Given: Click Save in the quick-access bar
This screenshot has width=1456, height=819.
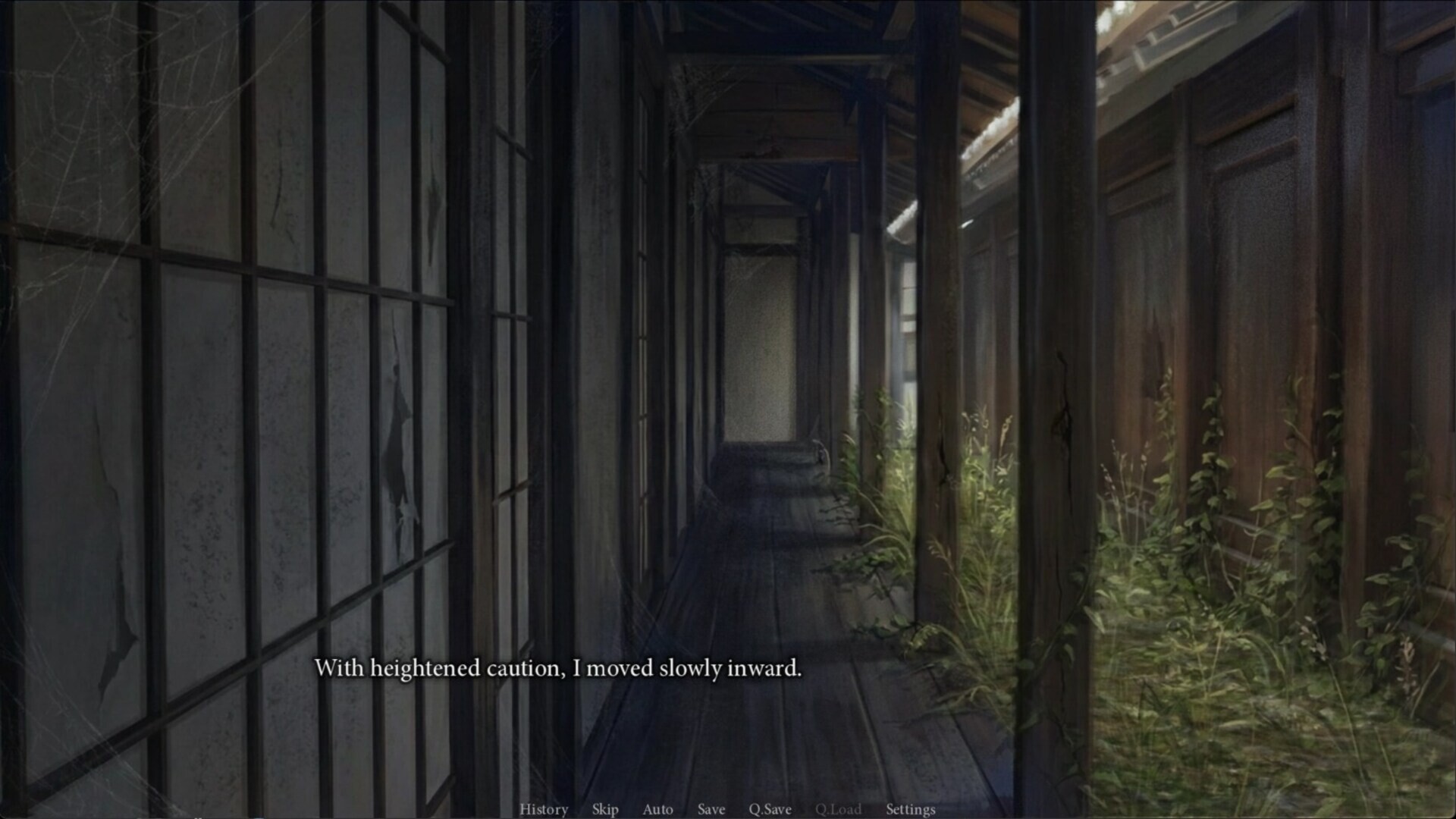Looking at the screenshot, I should (x=710, y=809).
